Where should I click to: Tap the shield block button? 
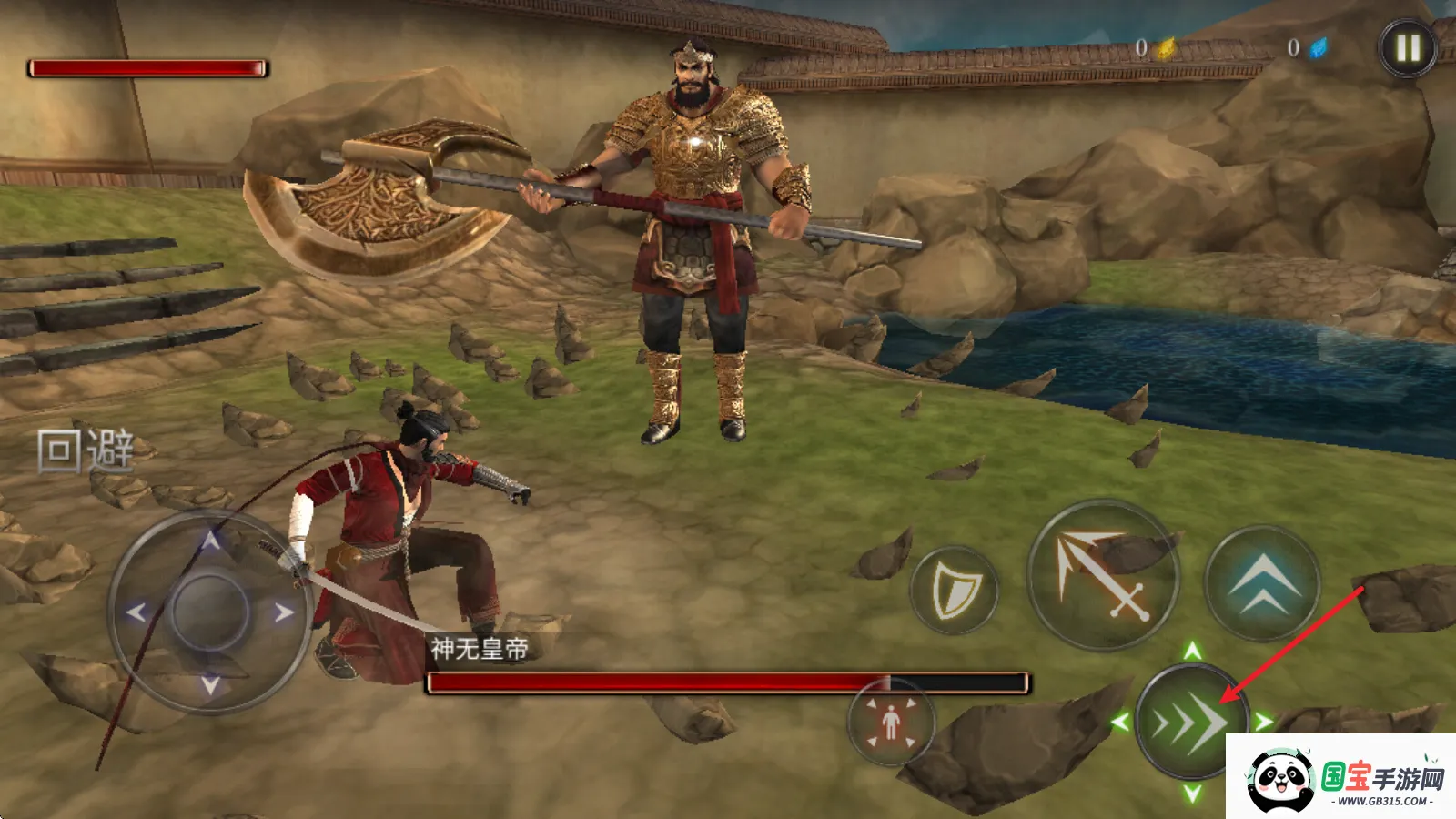click(x=955, y=591)
